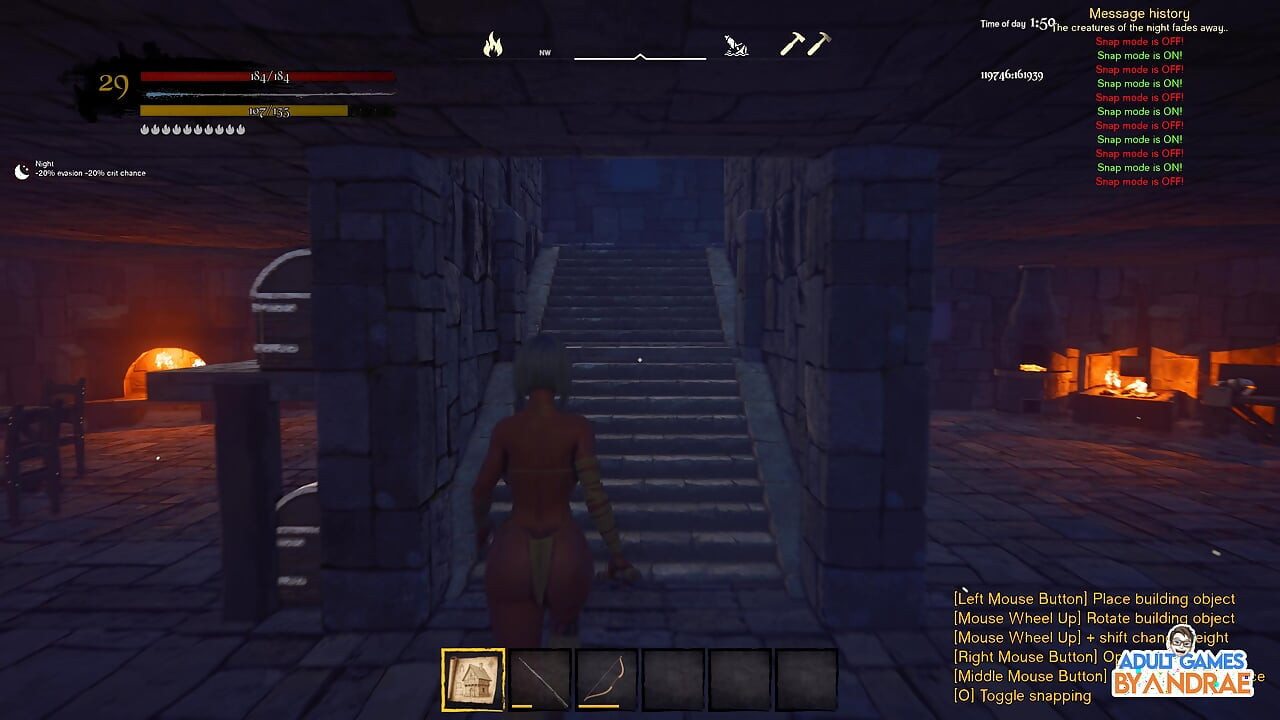Click the fishing icon near the compass
The image size is (1280, 720).
(x=737, y=44)
